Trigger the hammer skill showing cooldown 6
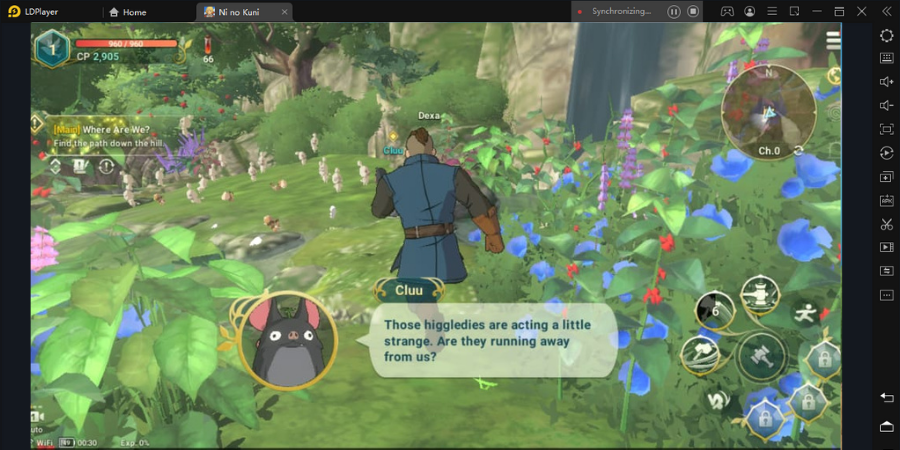Screen dimensions: 900x450 (x=715, y=311)
